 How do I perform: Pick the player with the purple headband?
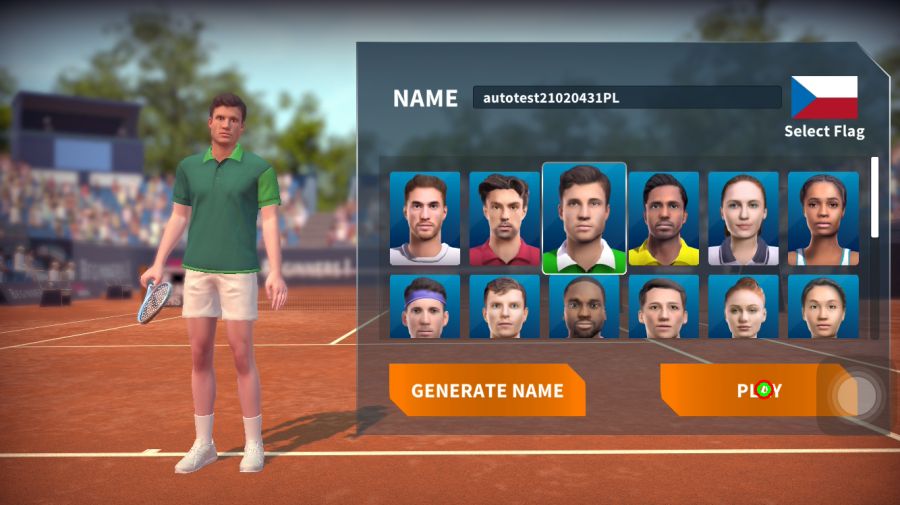click(425, 307)
